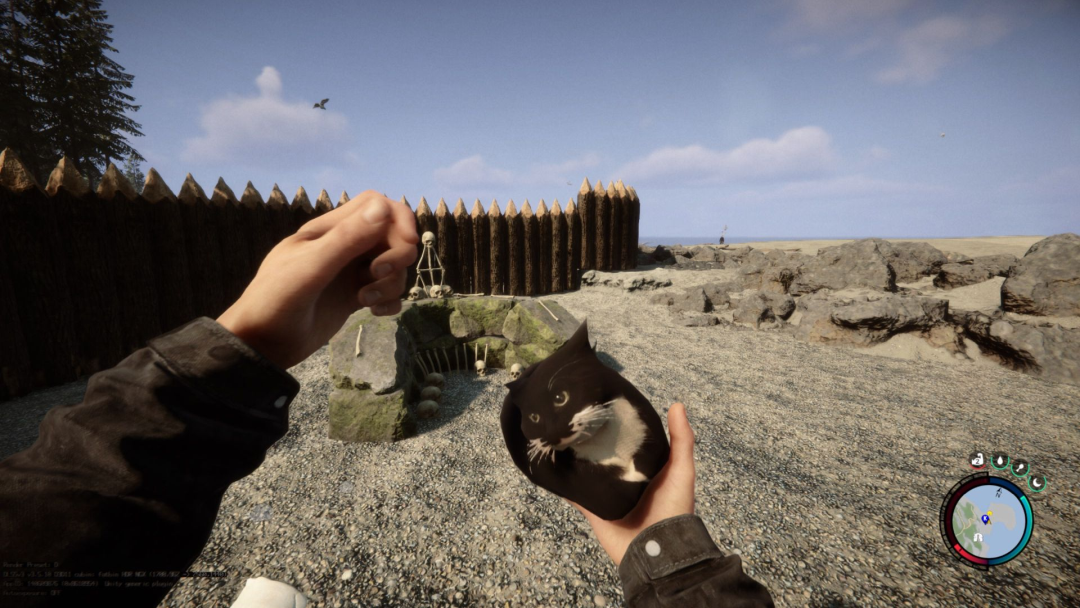Select the white cave entrance marker on minimap
Screen dimensions: 1080x608
[x=979, y=537]
